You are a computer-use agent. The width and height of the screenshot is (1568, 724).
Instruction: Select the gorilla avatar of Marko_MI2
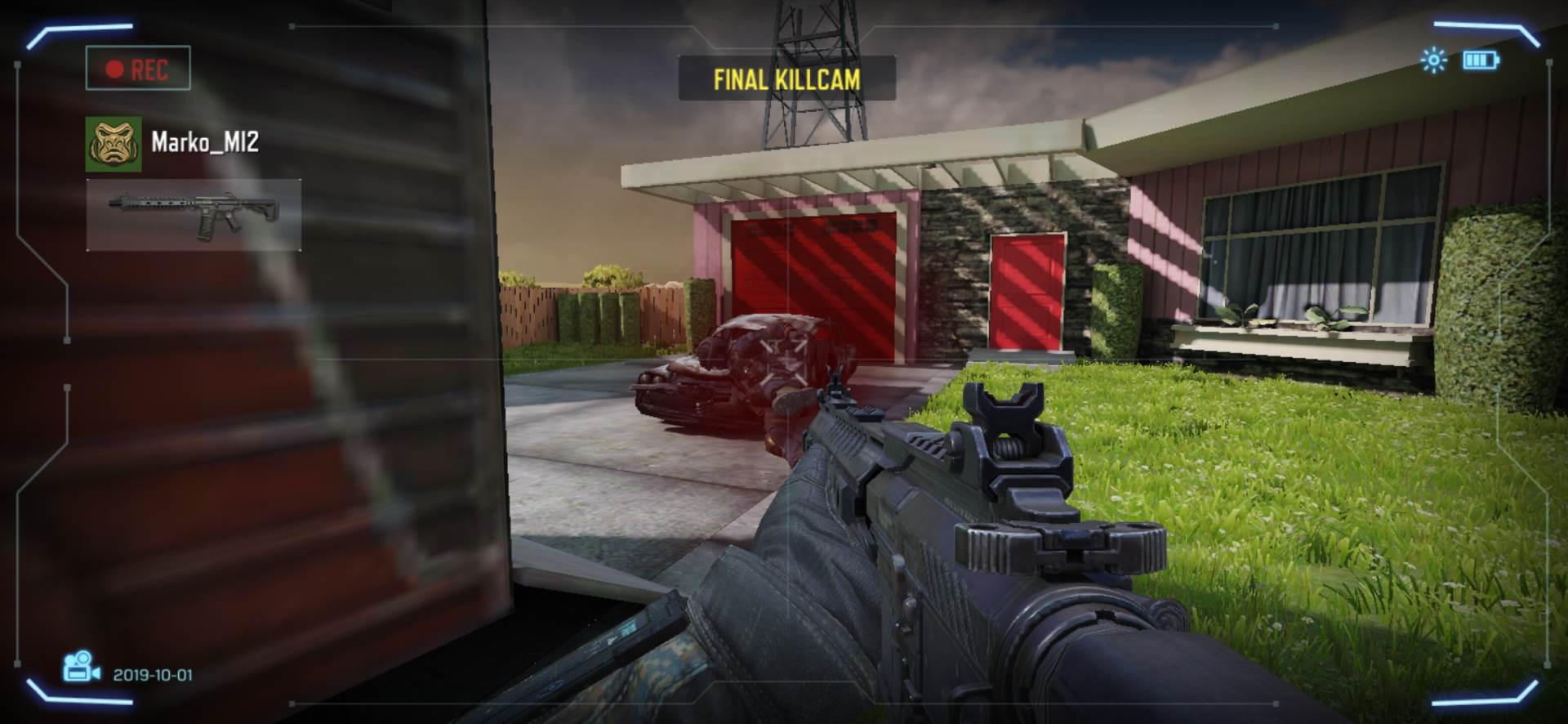(113, 145)
